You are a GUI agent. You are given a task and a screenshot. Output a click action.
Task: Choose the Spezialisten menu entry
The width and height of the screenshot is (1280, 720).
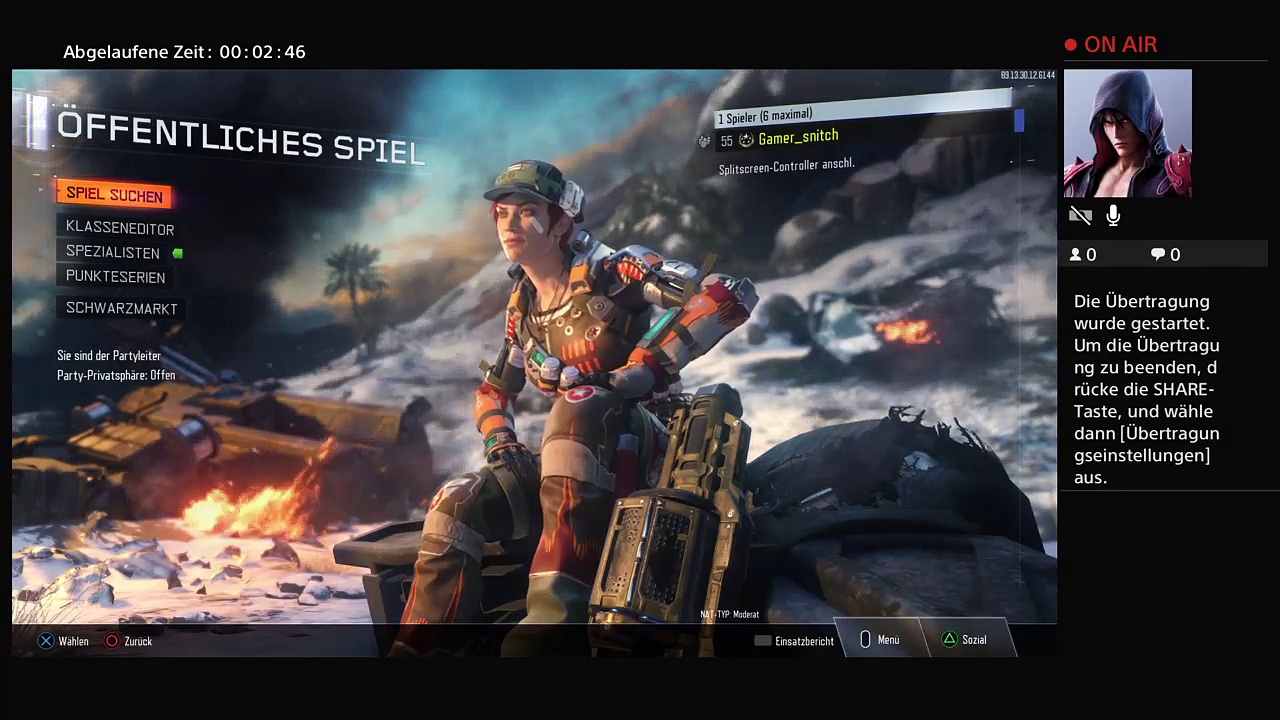pyautogui.click(x=113, y=253)
